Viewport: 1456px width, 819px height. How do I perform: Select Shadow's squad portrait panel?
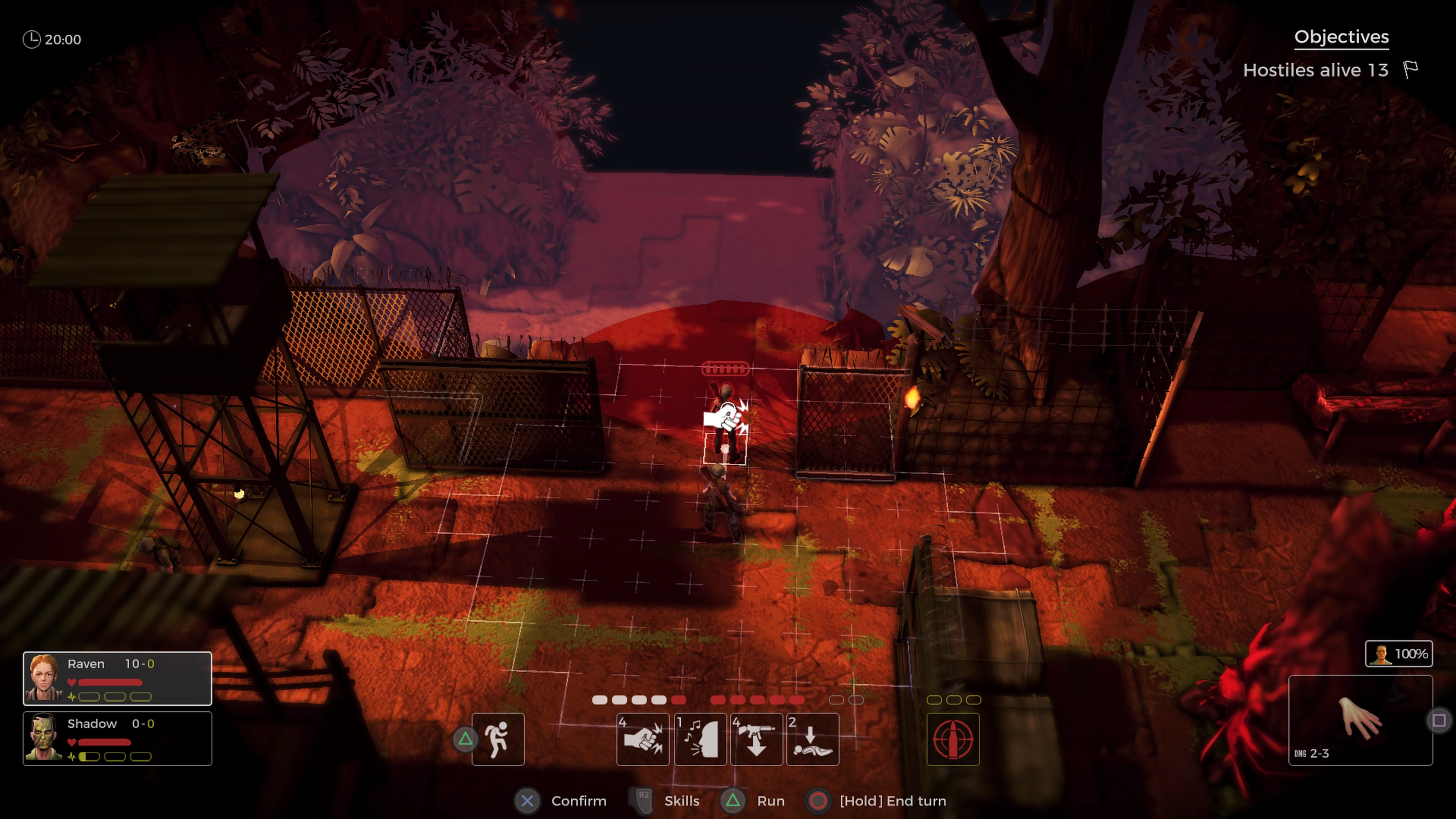tap(117, 738)
